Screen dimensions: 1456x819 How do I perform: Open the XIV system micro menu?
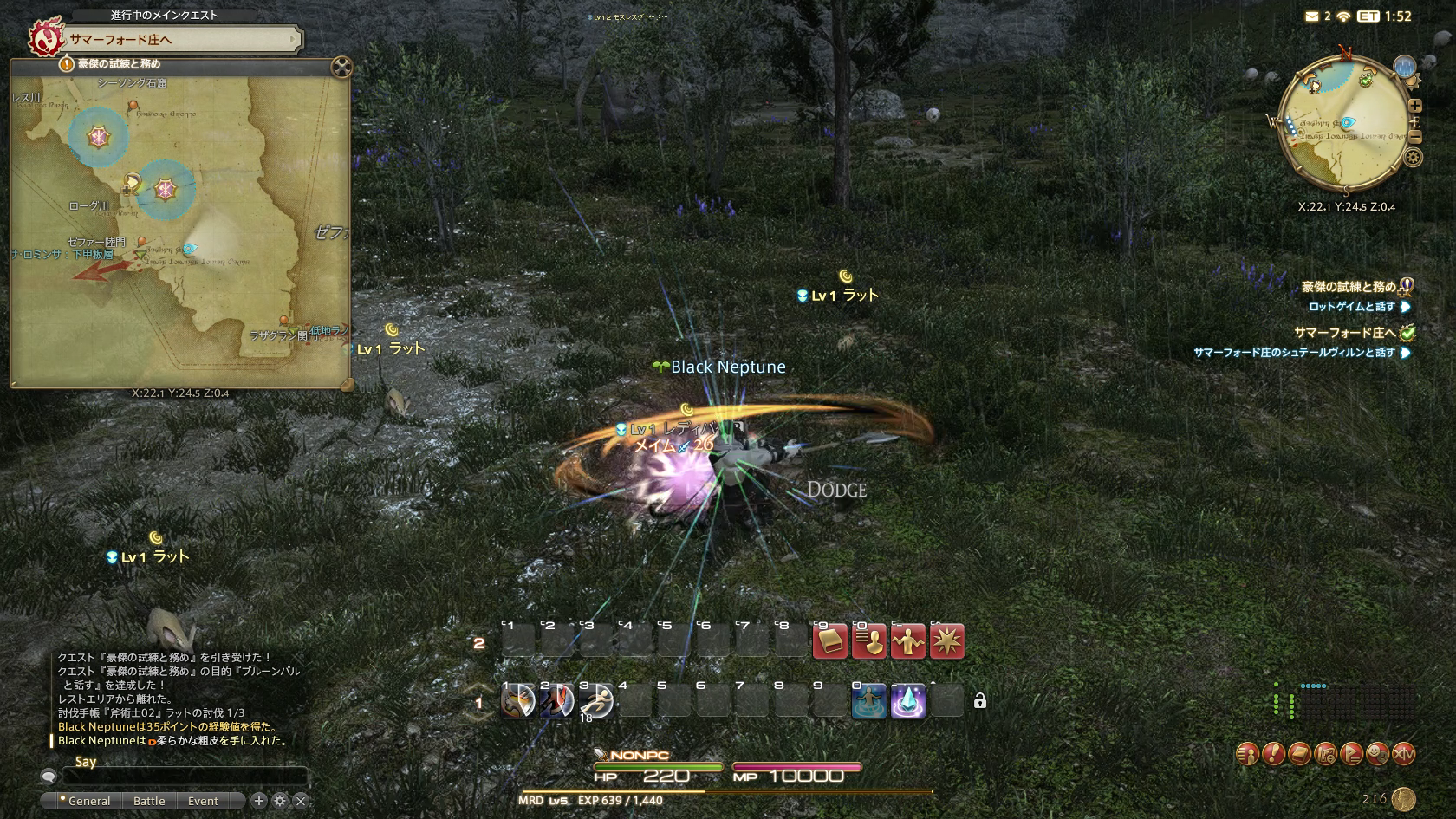pyautogui.click(x=1403, y=754)
